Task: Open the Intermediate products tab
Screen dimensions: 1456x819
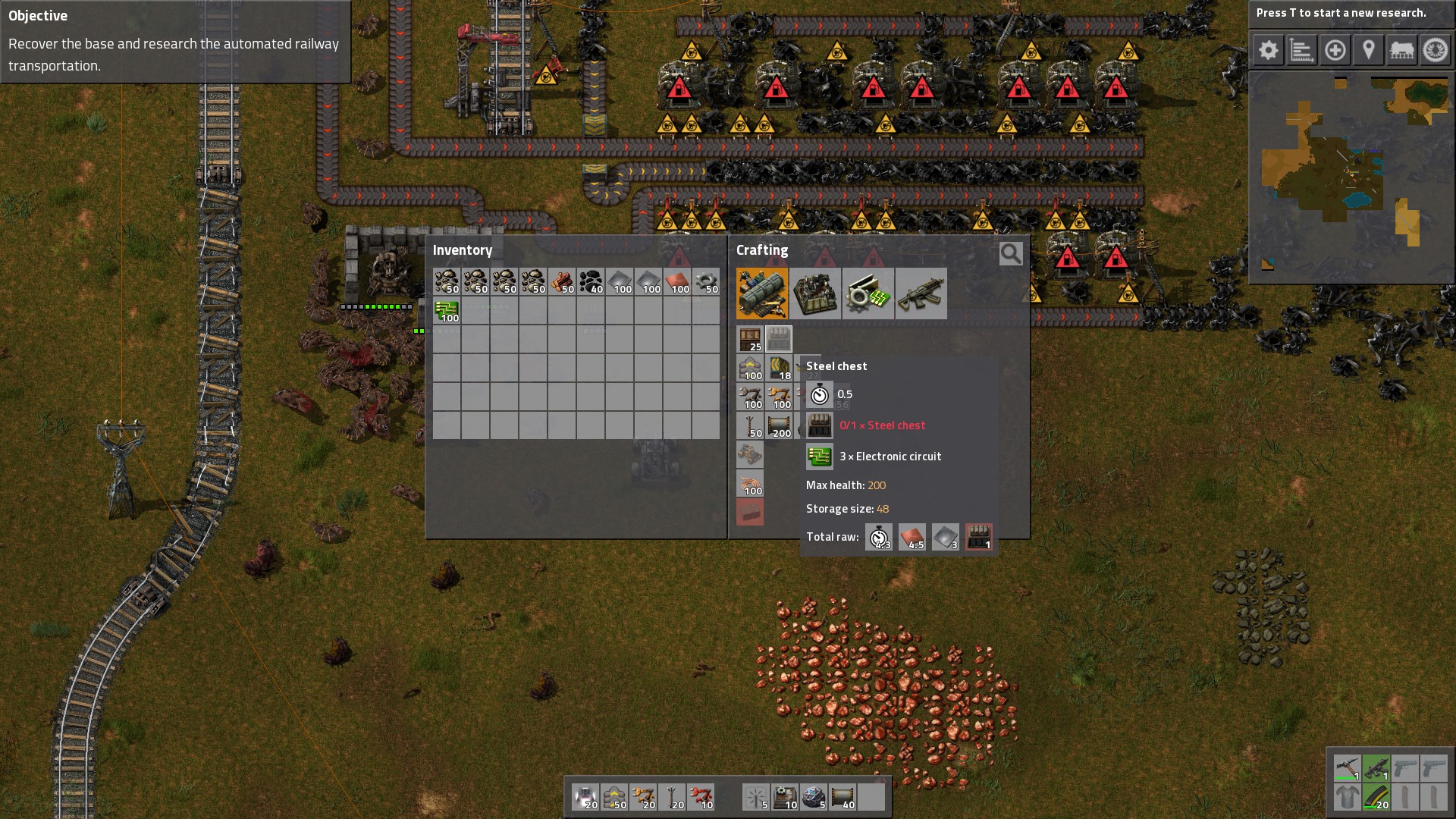Action: [x=868, y=293]
